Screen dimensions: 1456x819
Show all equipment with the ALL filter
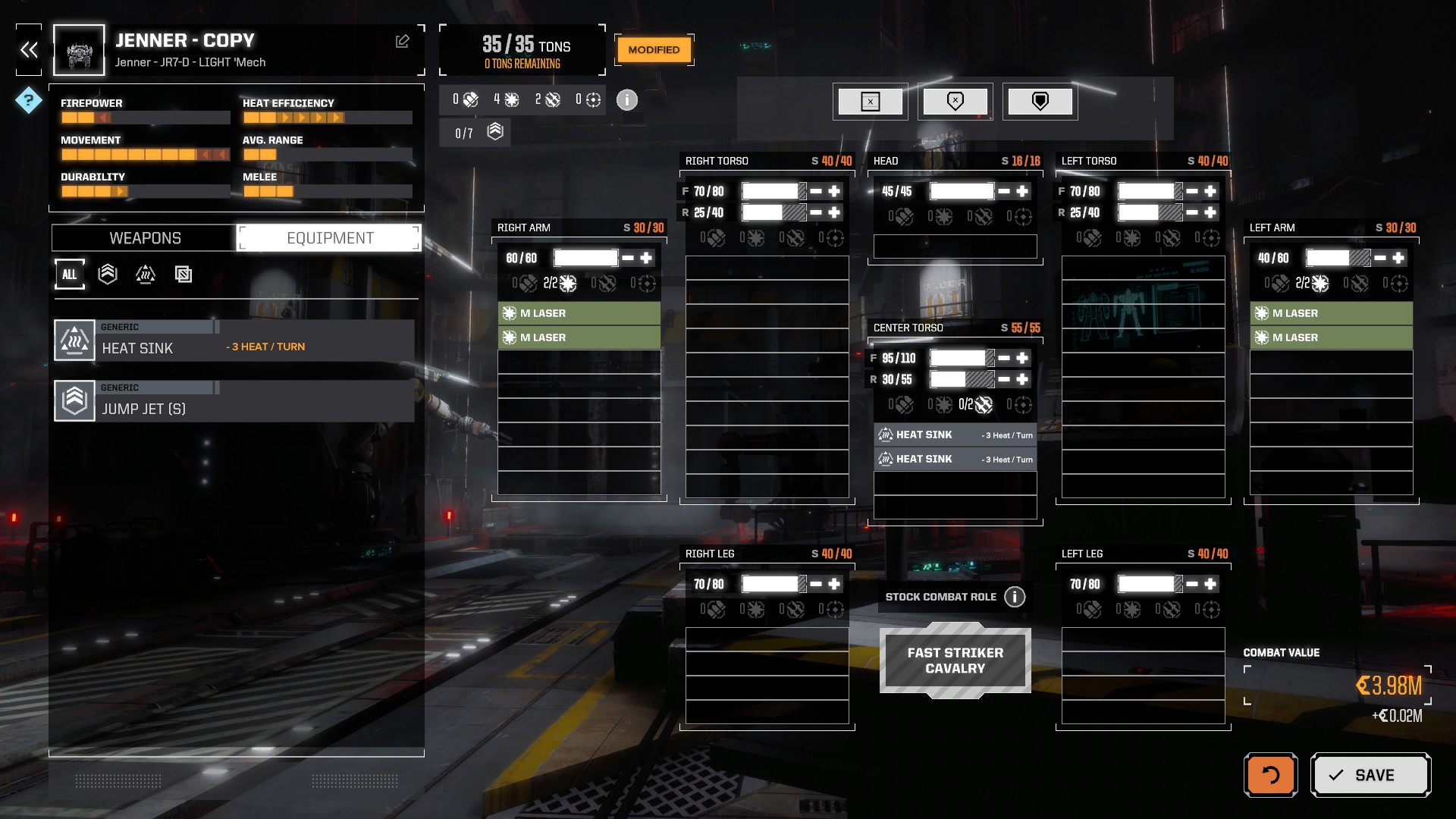tap(69, 275)
